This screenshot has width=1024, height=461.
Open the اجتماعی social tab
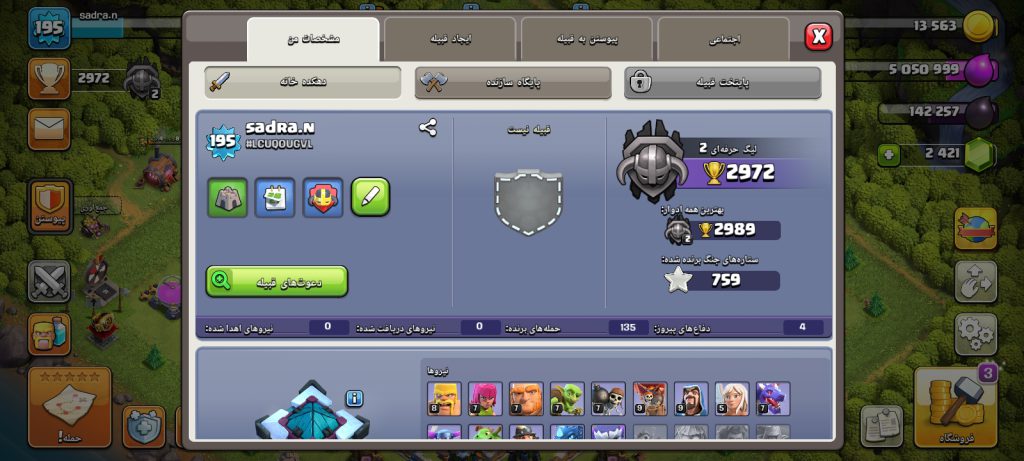[x=723, y=39]
